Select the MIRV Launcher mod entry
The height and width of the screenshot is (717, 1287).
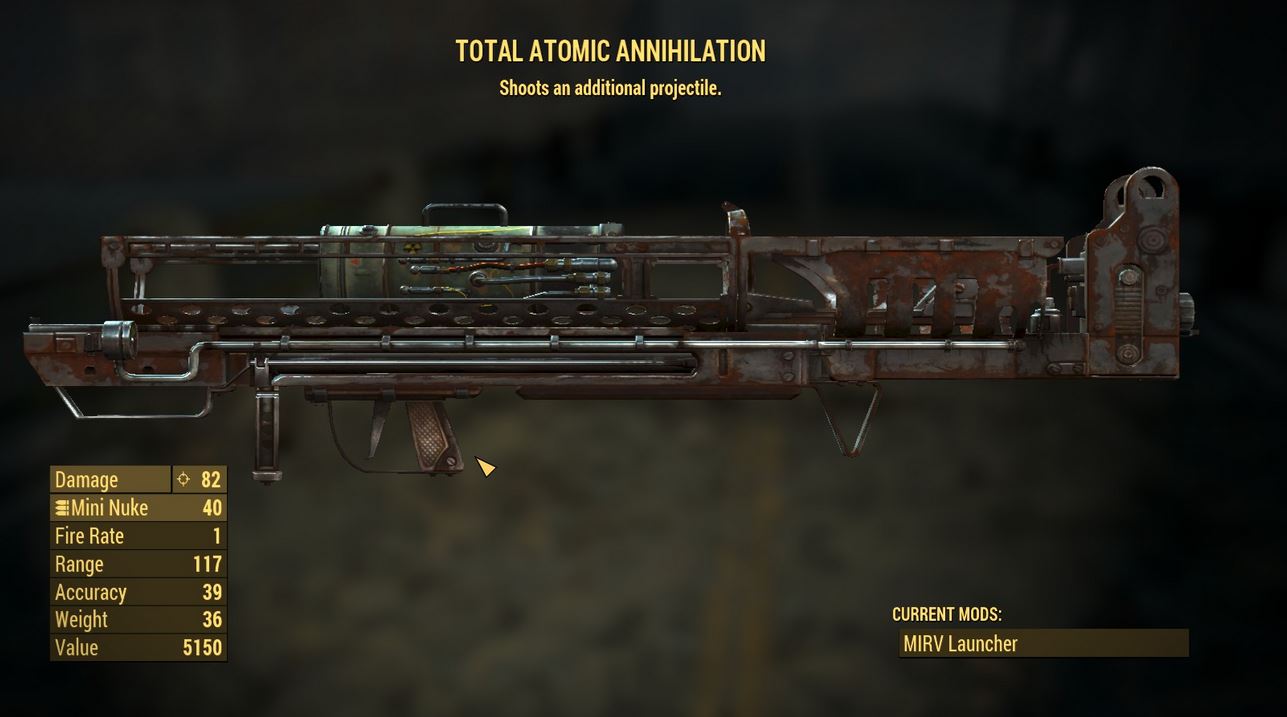[1042, 644]
